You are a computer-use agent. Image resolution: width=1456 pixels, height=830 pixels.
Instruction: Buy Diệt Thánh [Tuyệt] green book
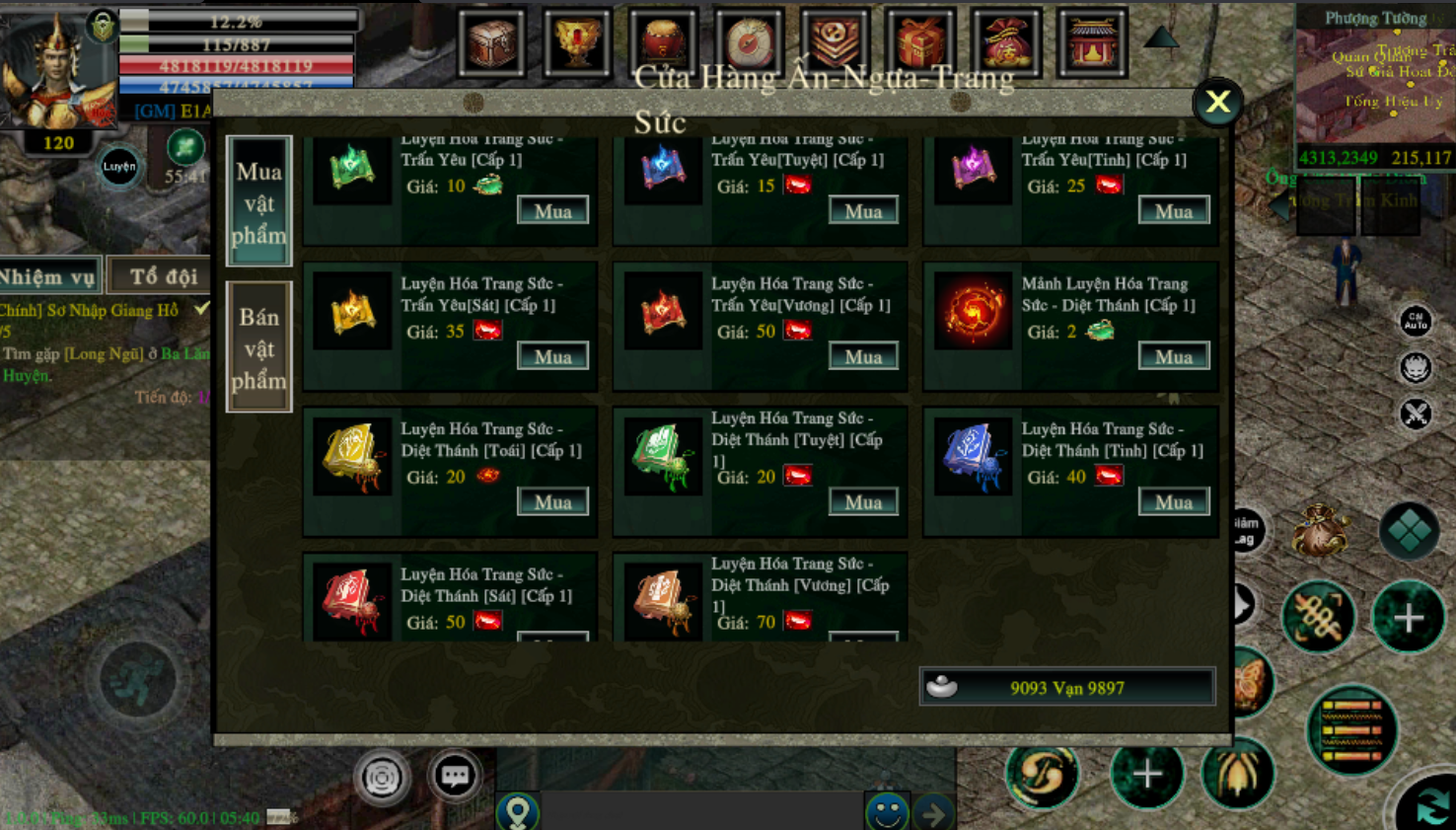point(862,501)
